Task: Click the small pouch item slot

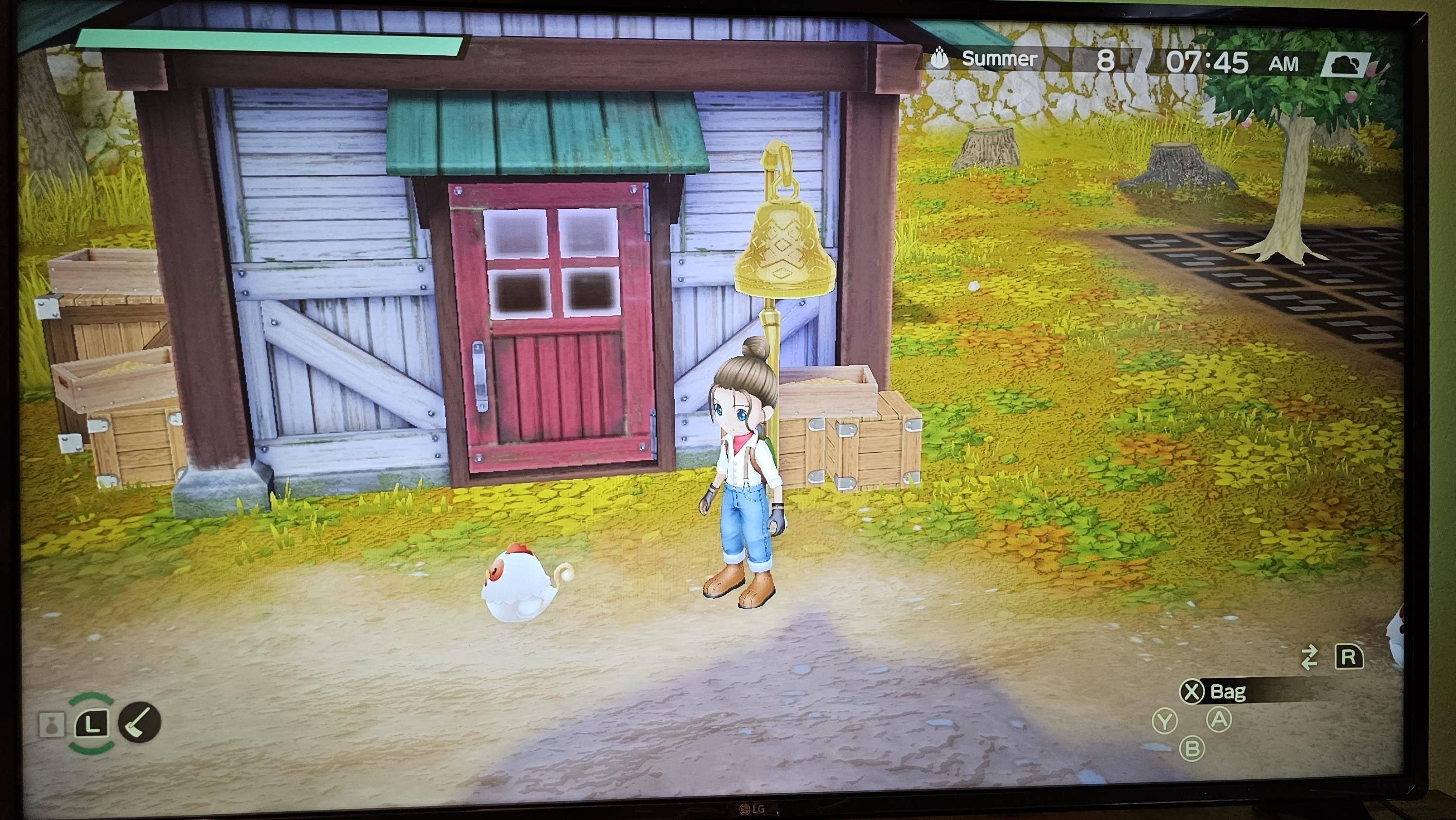Action: point(51,725)
